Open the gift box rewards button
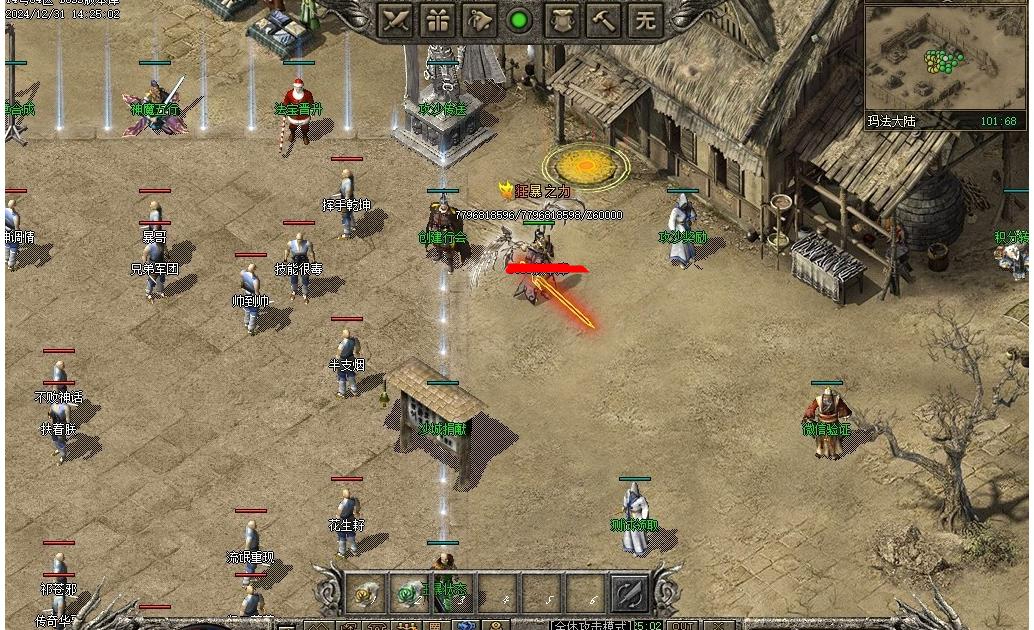The image size is (1034, 630). click(x=438, y=19)
